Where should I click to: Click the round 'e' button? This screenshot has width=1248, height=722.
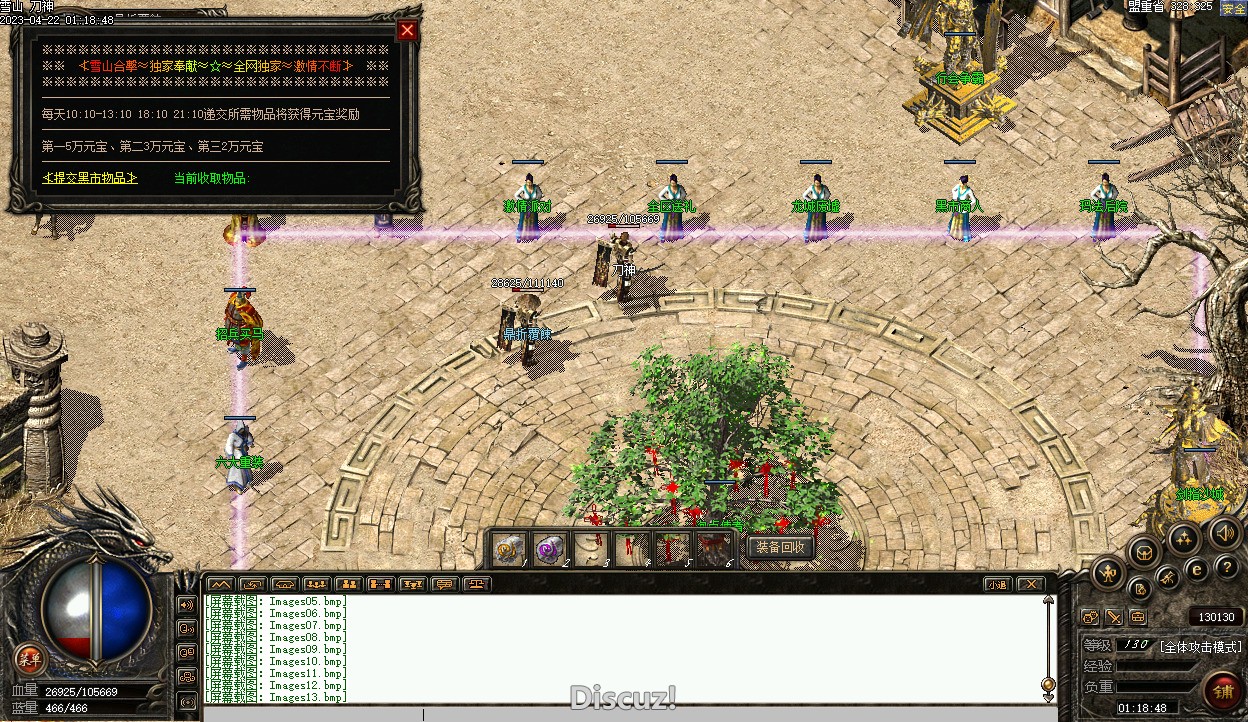(x=1196, y=569)
